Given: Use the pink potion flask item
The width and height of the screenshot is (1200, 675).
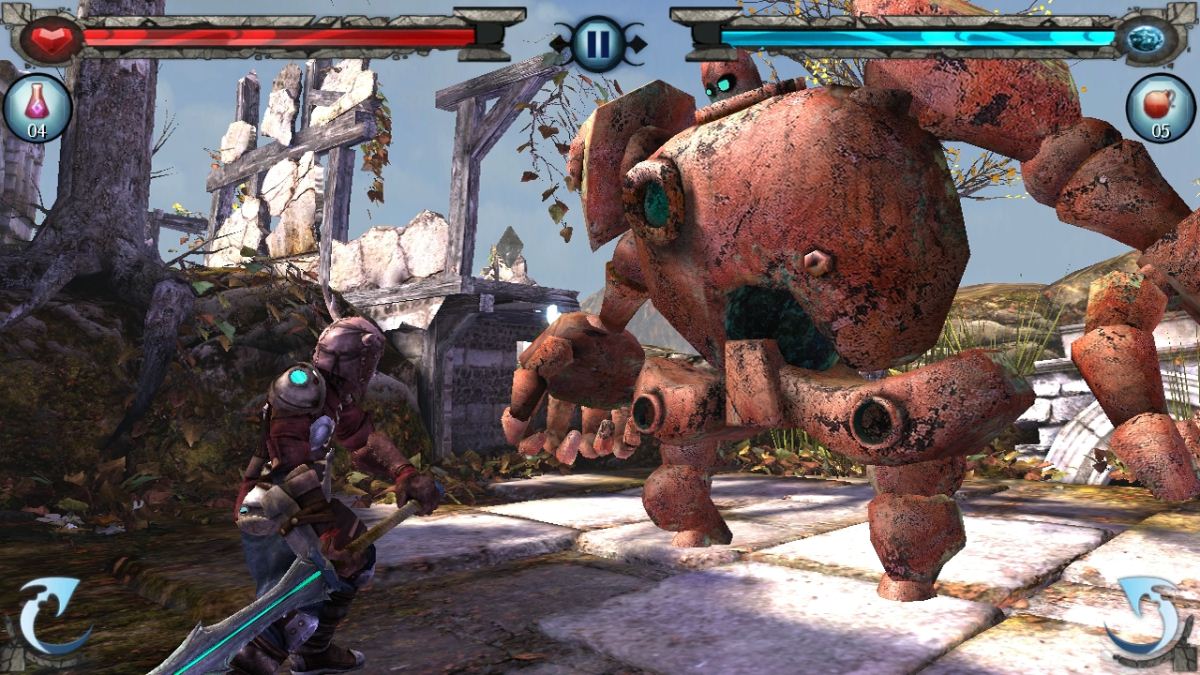Looking at the screenshot, I should click(37, 108).
